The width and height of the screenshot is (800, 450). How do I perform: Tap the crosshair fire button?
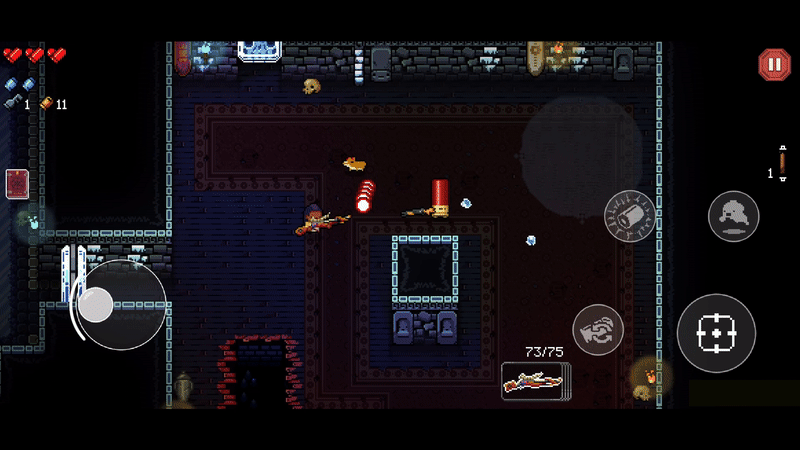coord(715,333)
